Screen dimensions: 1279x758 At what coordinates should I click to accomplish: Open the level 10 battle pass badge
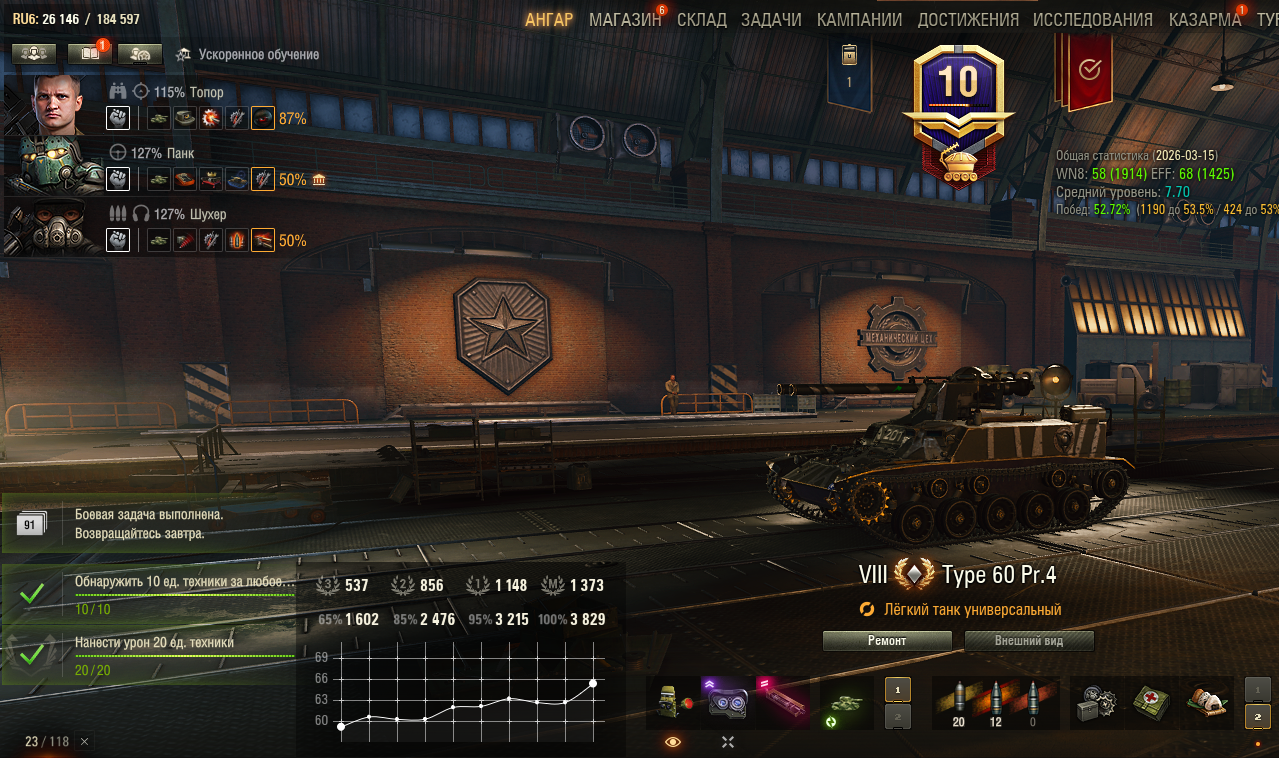tap(957, 115)
